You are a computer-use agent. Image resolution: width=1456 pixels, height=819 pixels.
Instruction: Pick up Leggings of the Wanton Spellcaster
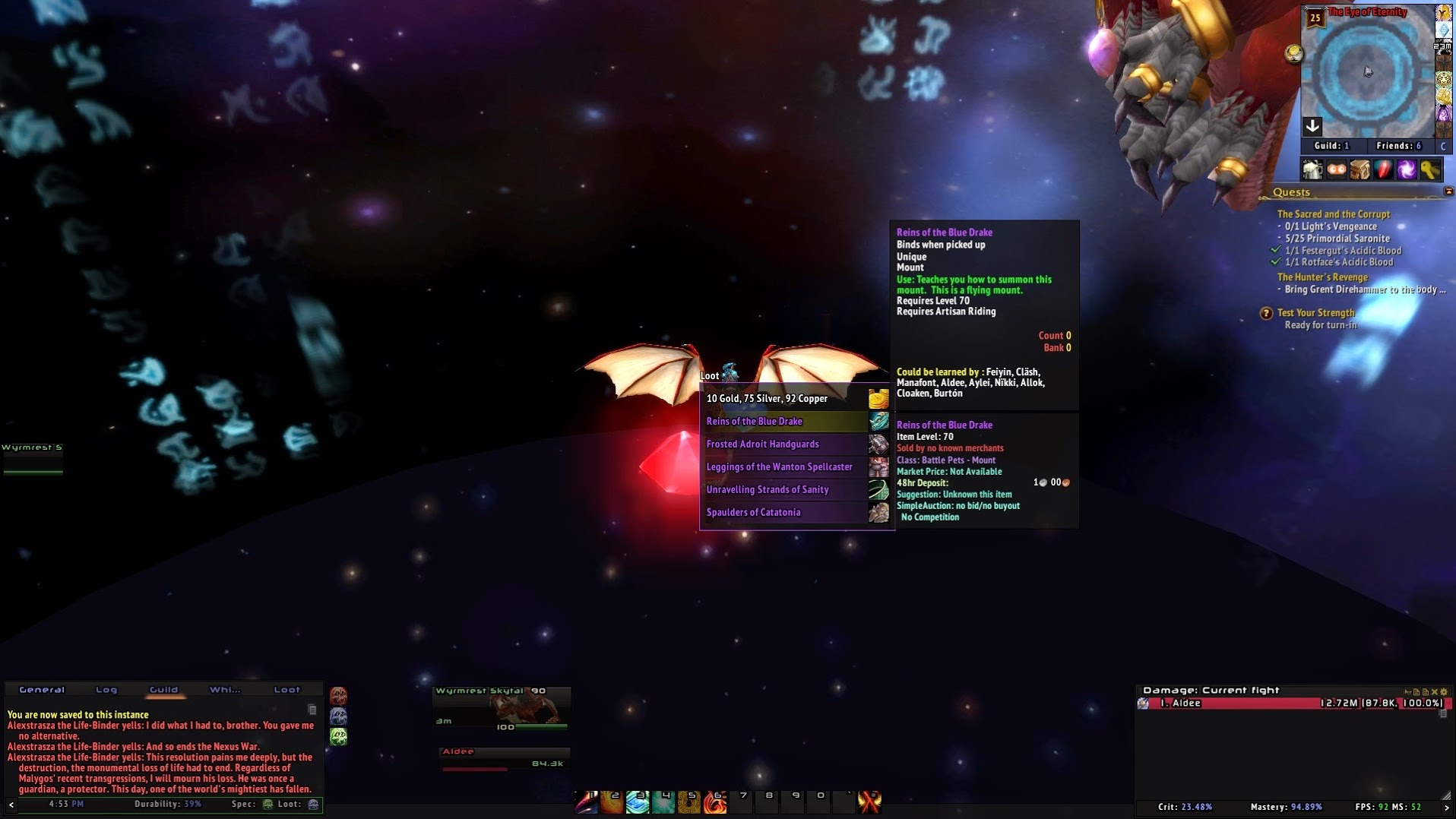pyautogui.click(x=786, y=467)
